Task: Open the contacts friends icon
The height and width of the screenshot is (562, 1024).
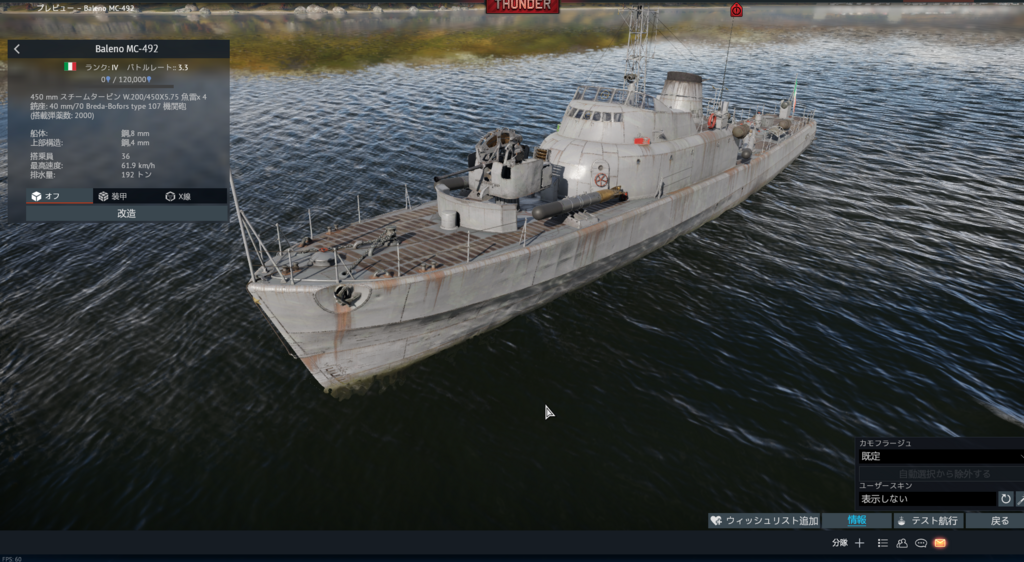Action: point(902,543)
